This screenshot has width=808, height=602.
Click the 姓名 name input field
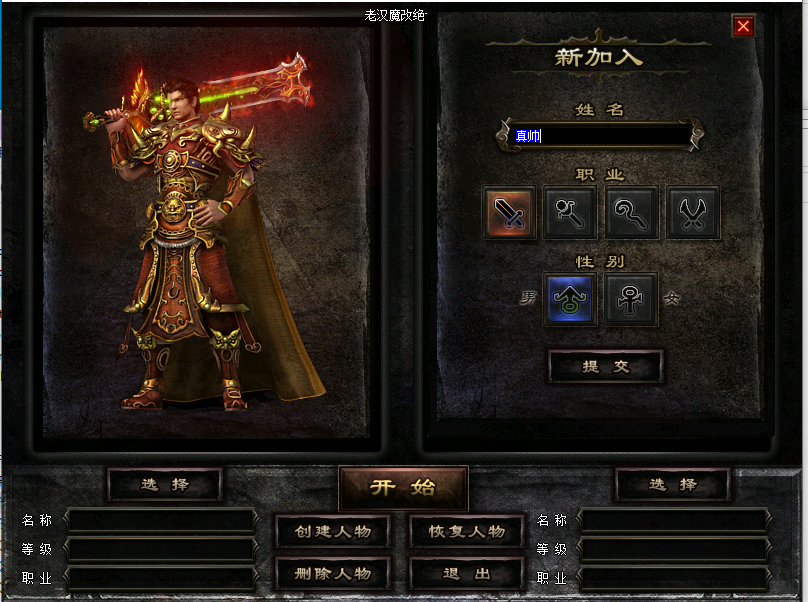[600, 136]
